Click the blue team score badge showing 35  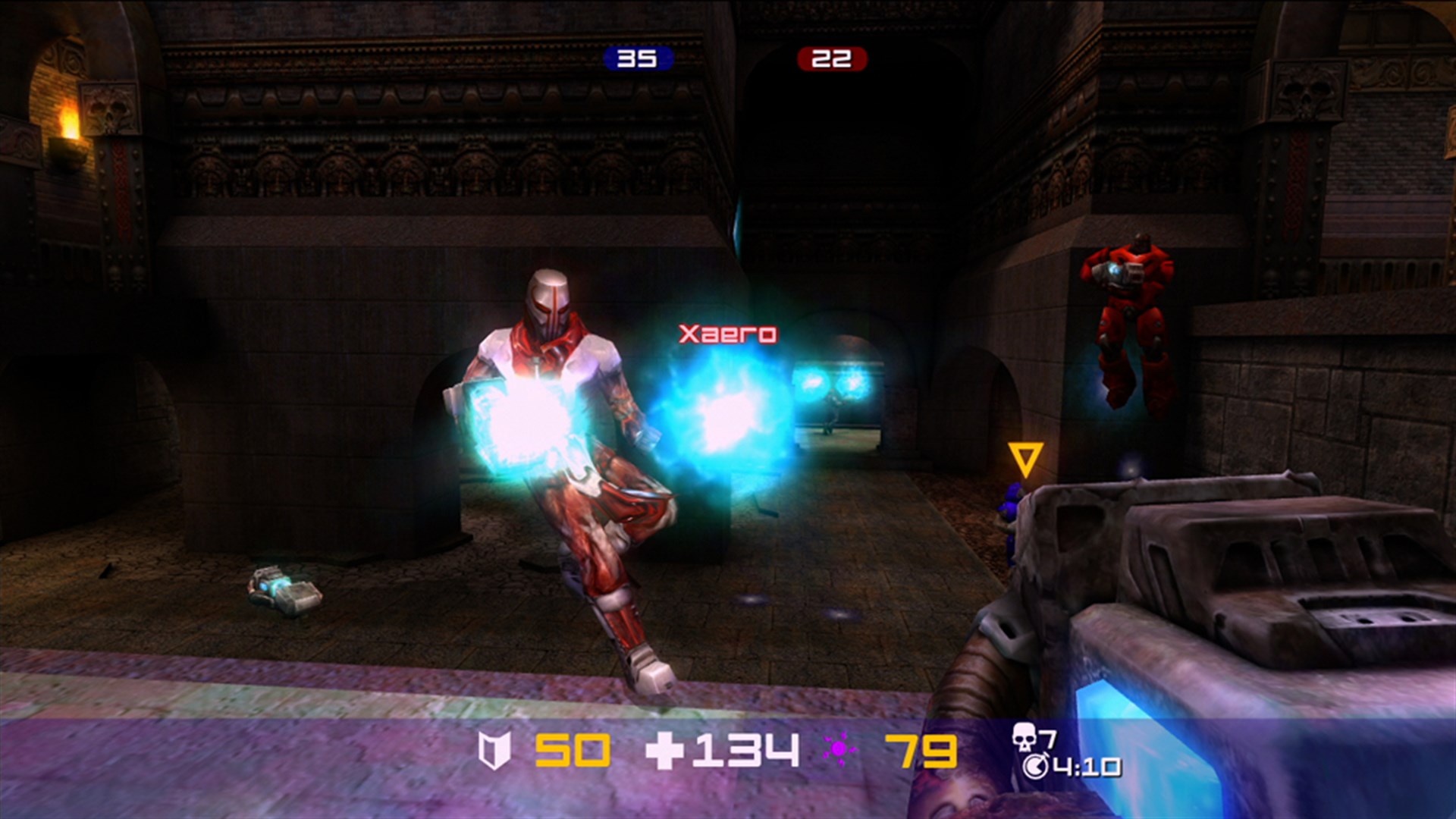click(637, 57)
